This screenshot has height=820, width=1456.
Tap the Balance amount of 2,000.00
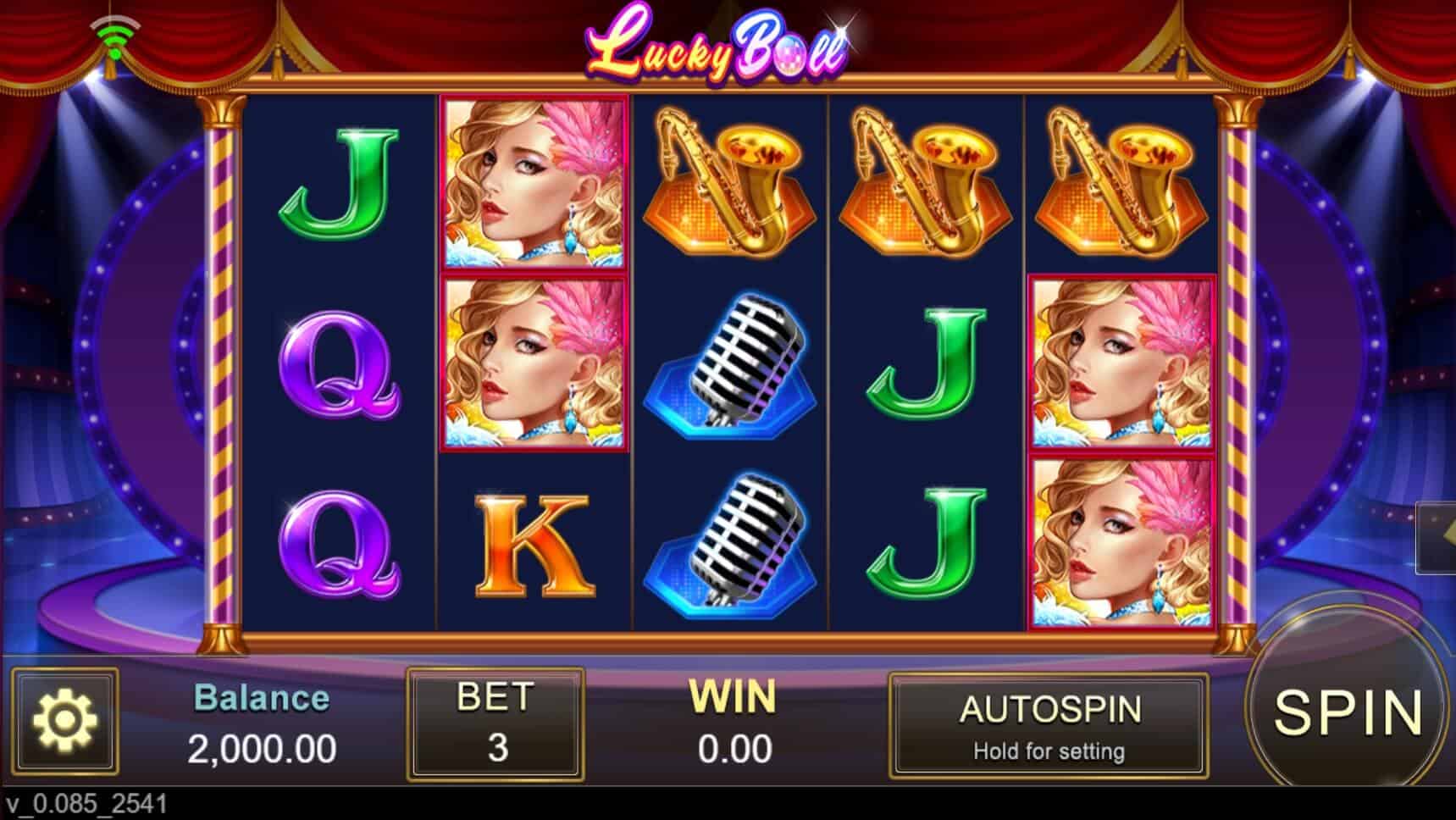pyautogui.click(x=263, y=749)
